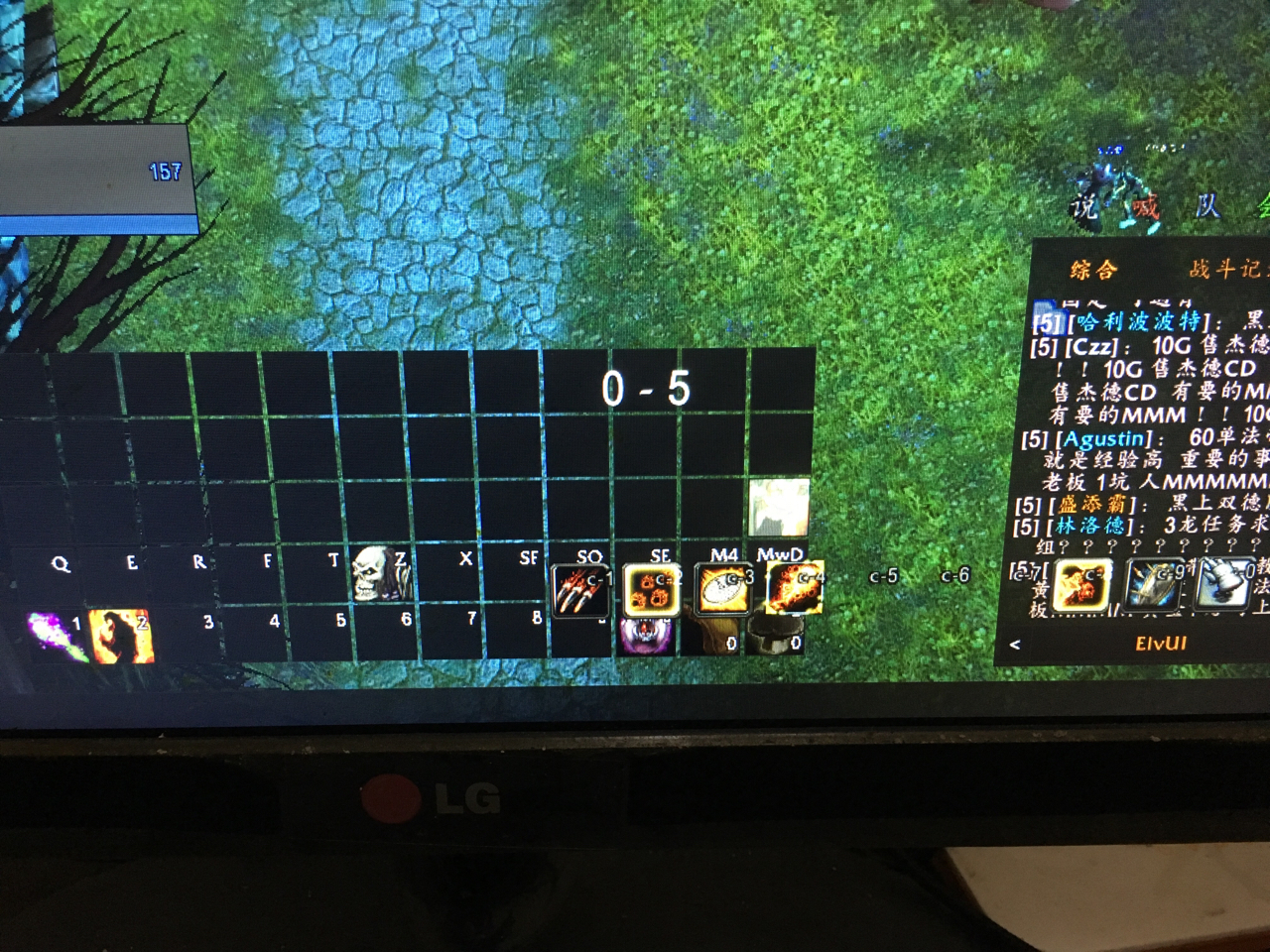Use the Pyroblast ability in slot MwD
Image resolution: width=1270 pixels, height=952 pixels.
click(794, 585)
